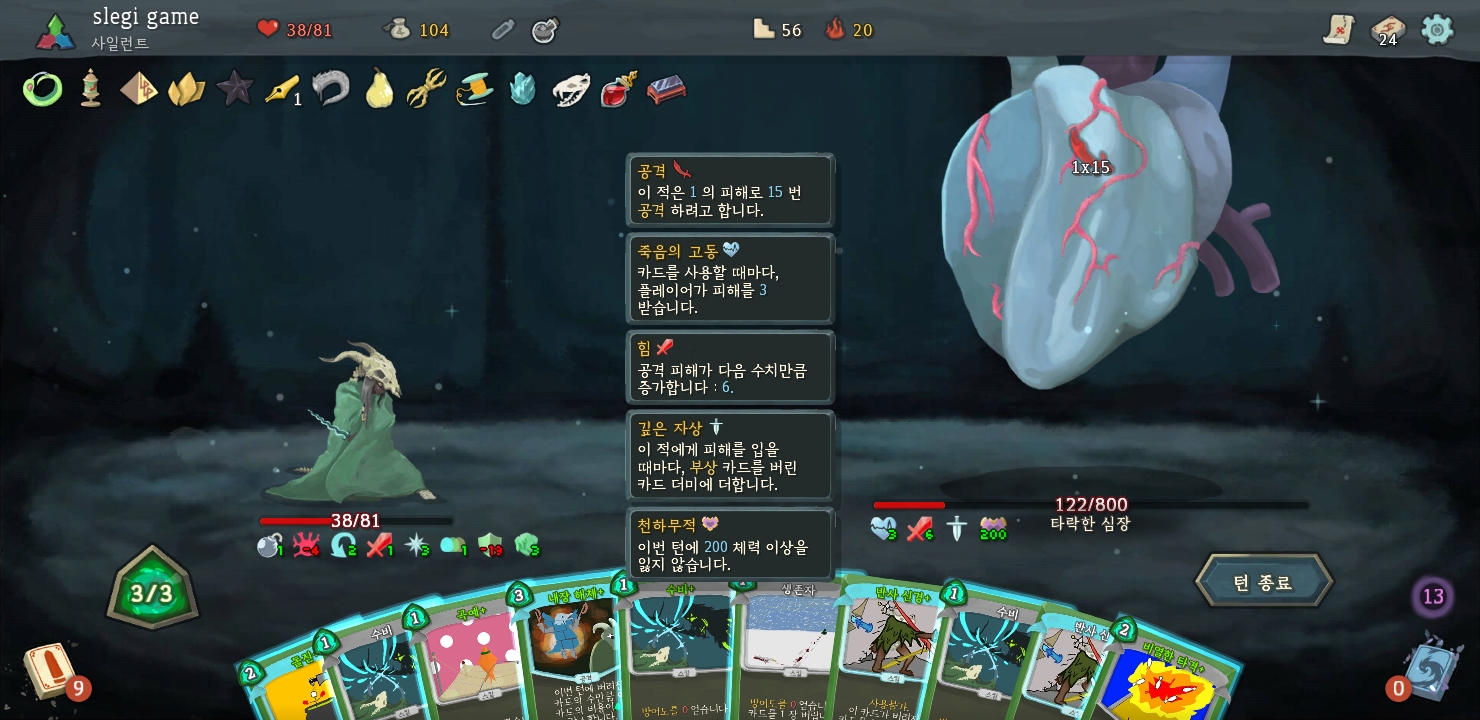The height and width of the screenshot is (720, 1480).
Task: Inspect the pen nib relic
Action: pos(281,89)
